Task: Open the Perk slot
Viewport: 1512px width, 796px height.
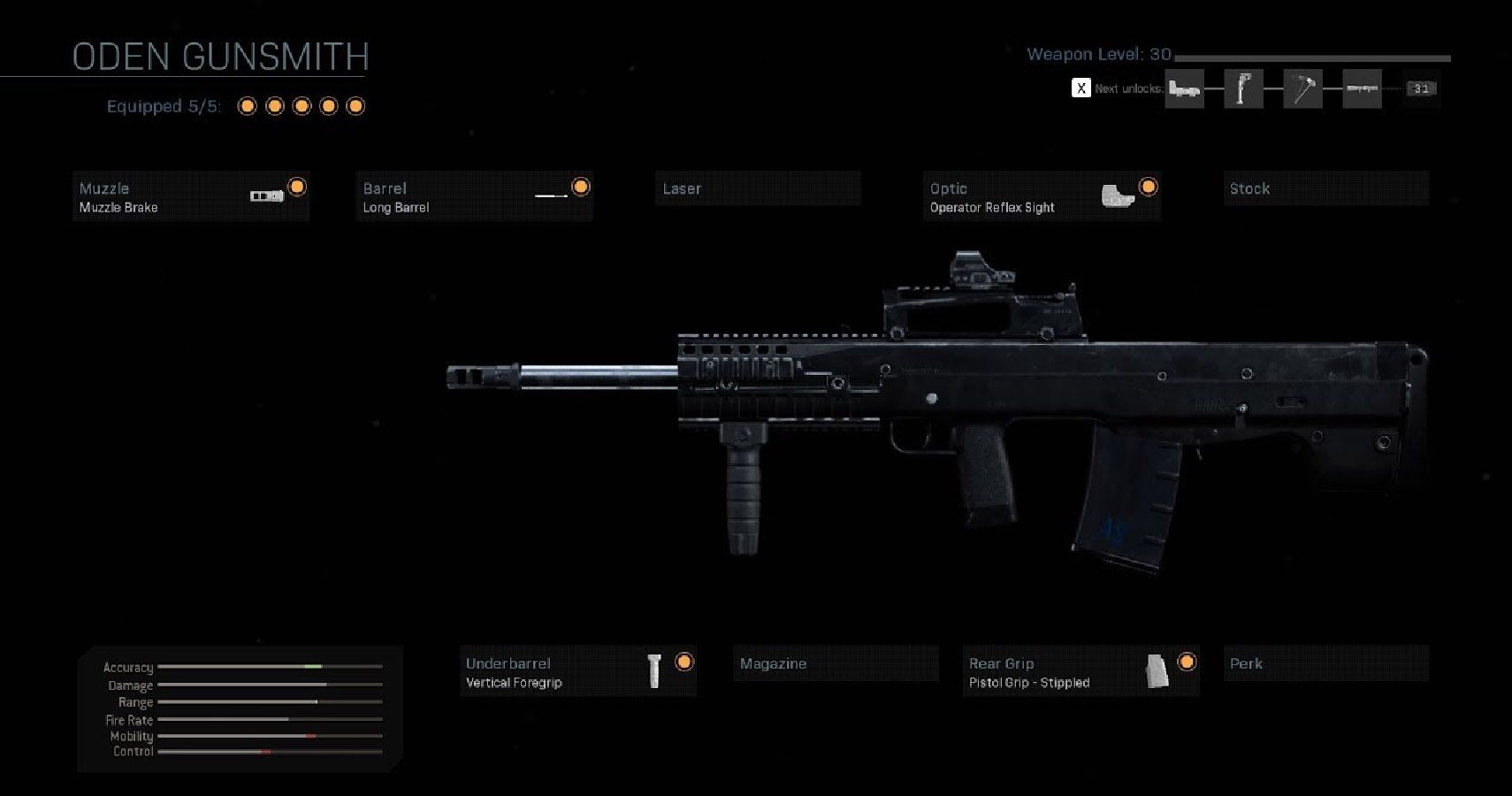Action: [x=1326, y=662]
